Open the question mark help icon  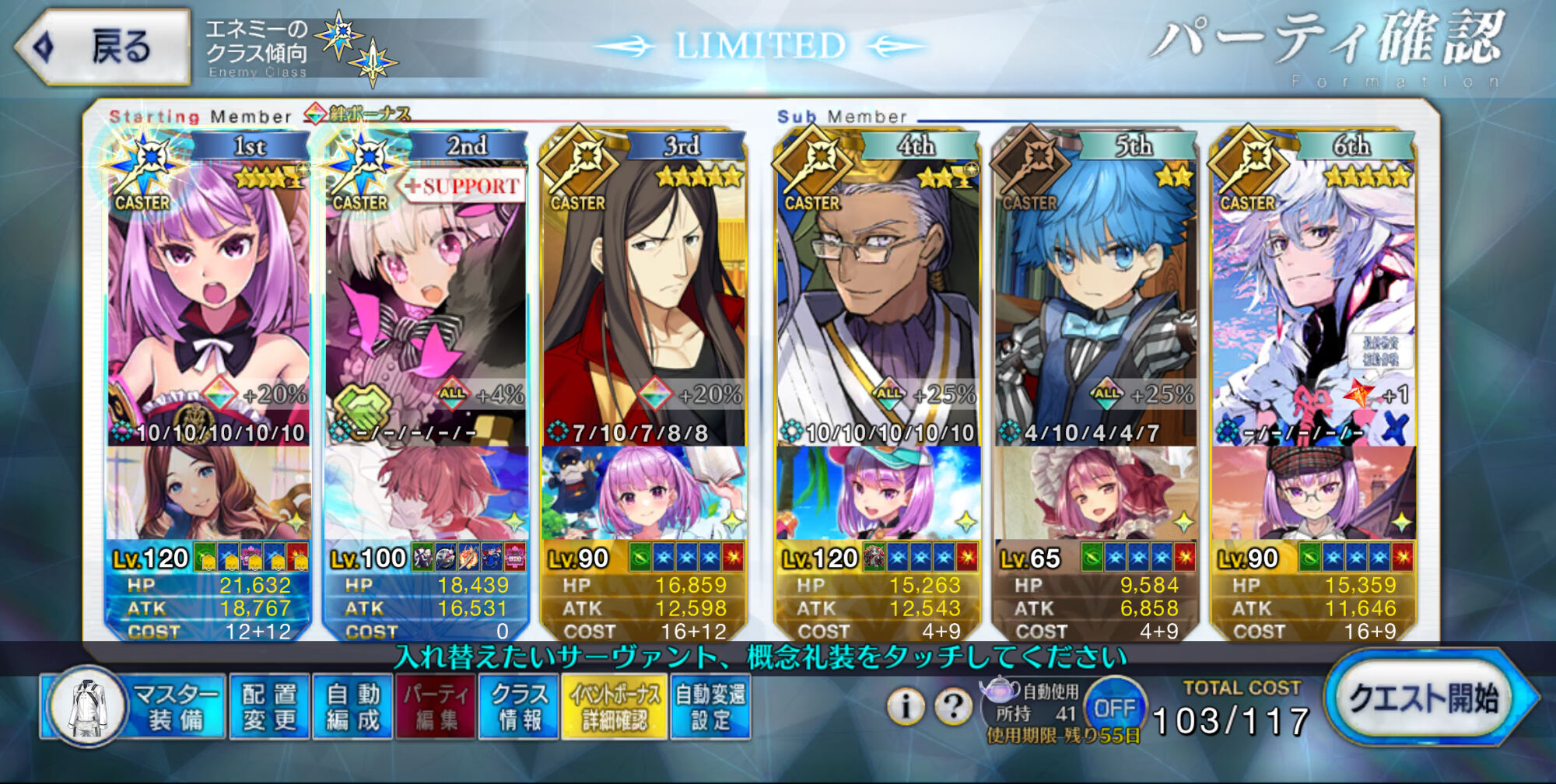(x=953, y=706)
